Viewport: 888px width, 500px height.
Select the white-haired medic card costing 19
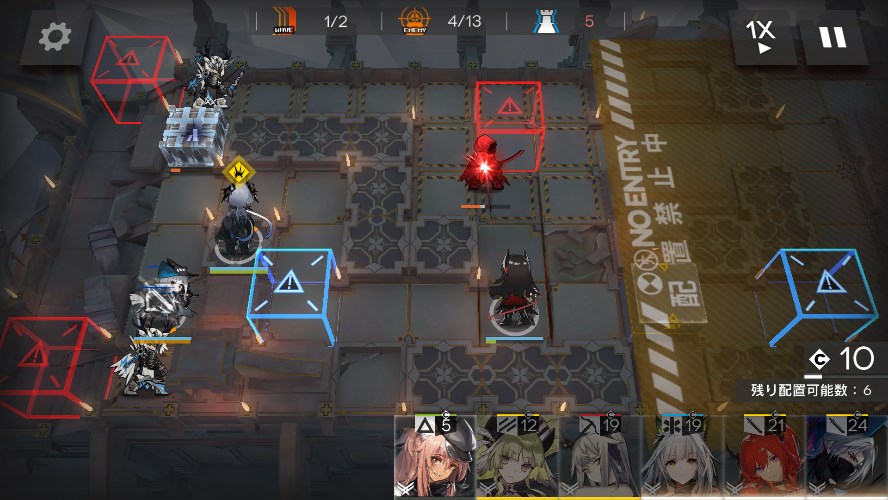(x=680, y=458)
